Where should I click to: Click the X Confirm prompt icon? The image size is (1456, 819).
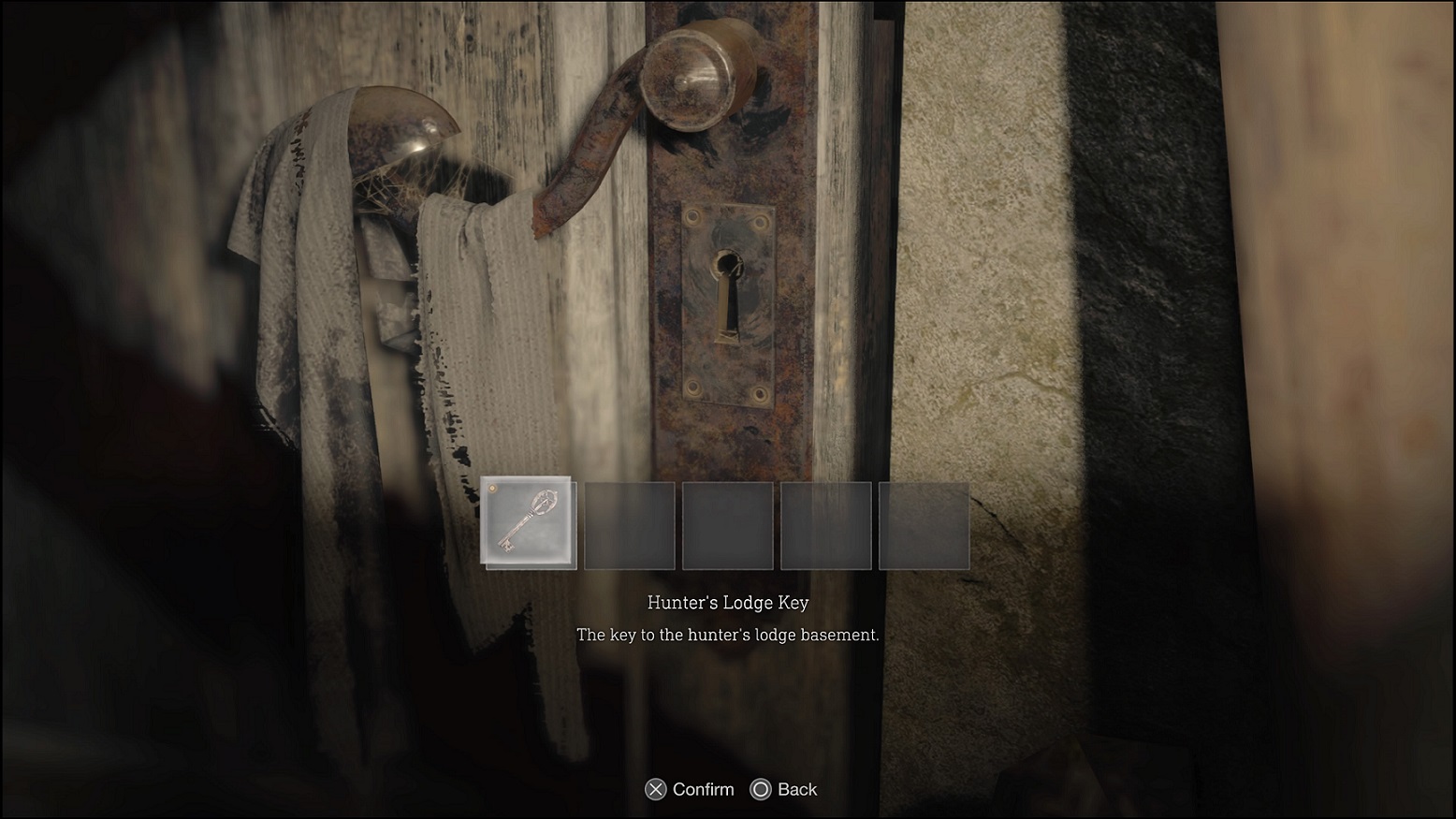[x=656, y=789]
